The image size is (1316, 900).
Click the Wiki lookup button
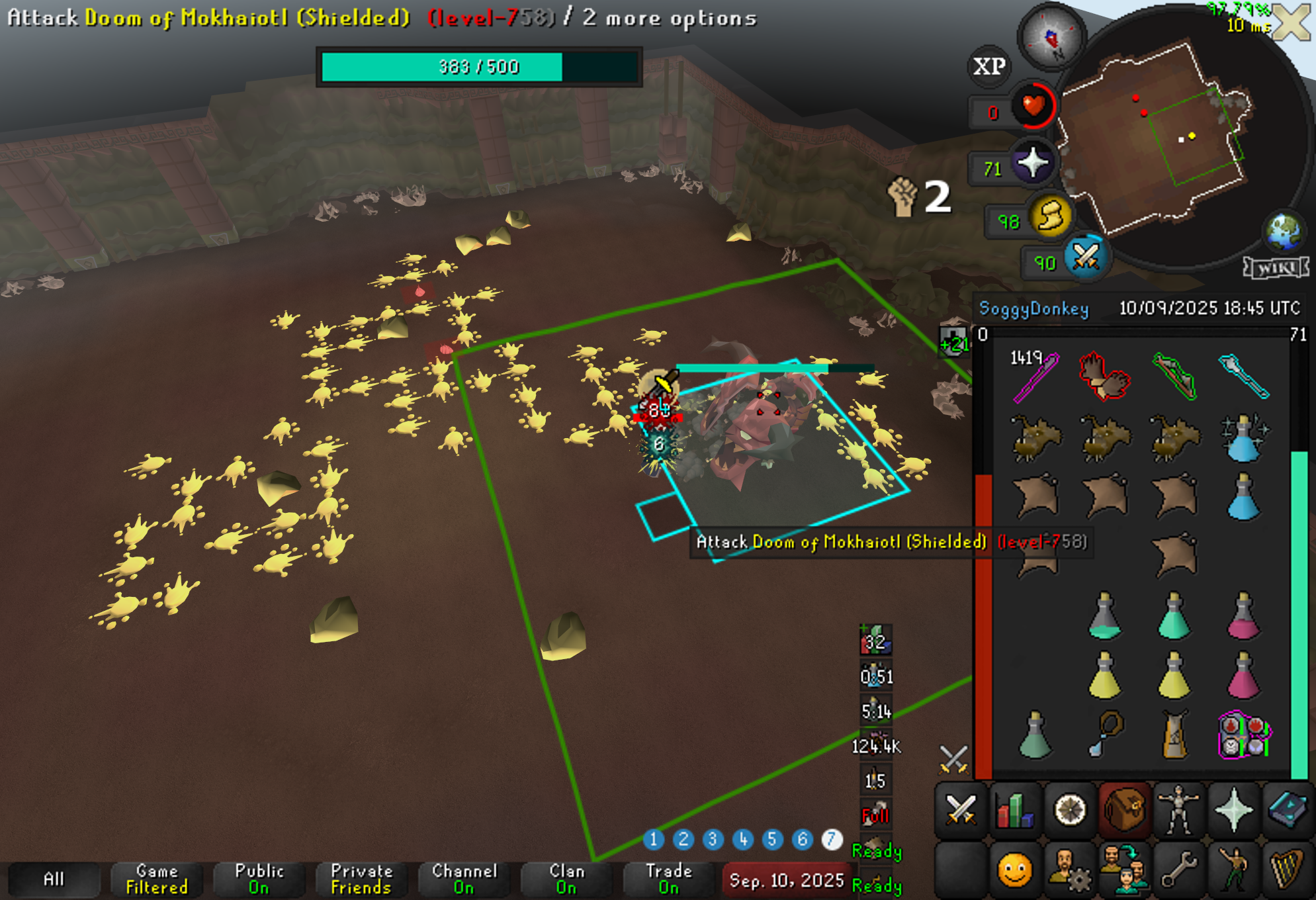[1275, 267]
